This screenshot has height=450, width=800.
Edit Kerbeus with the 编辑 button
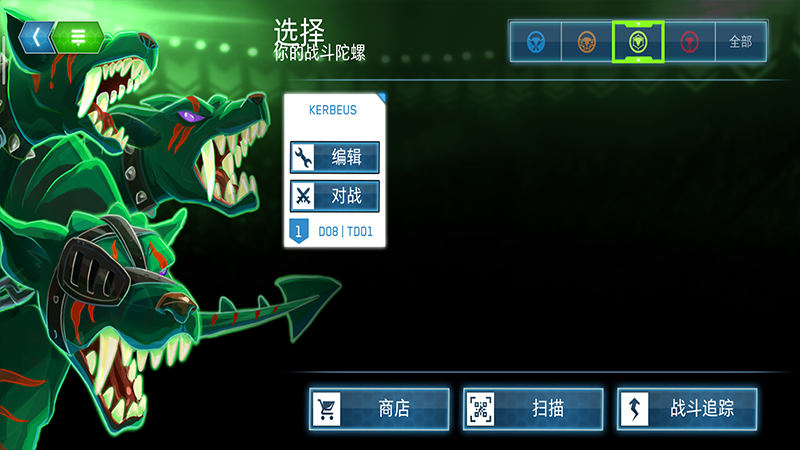click(335, 157)
